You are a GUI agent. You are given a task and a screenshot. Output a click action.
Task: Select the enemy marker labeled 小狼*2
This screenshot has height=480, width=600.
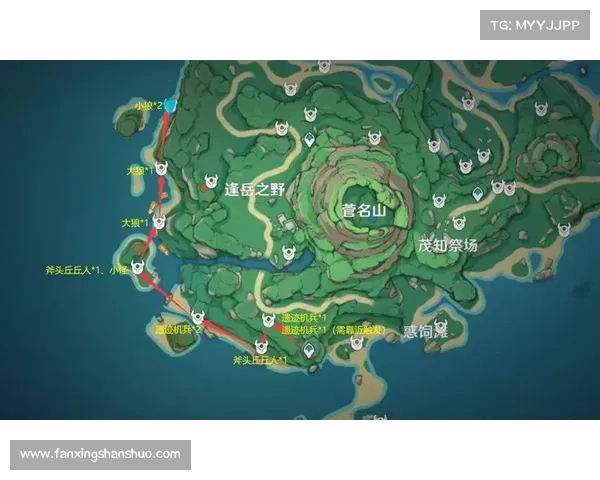pos(169,105)
